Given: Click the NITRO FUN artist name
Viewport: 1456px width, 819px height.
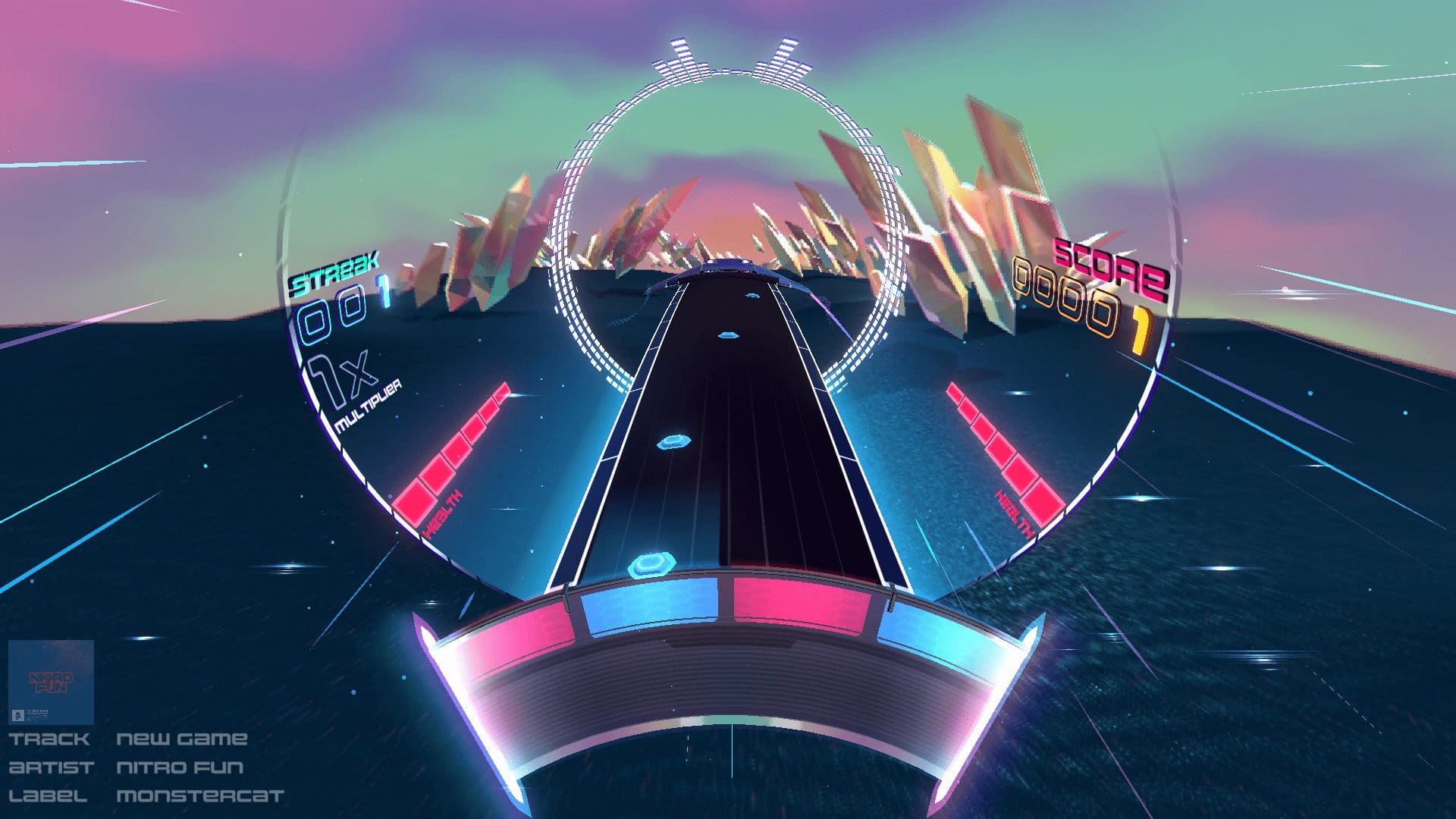Looking at the screenshot, I should point(180,767).
